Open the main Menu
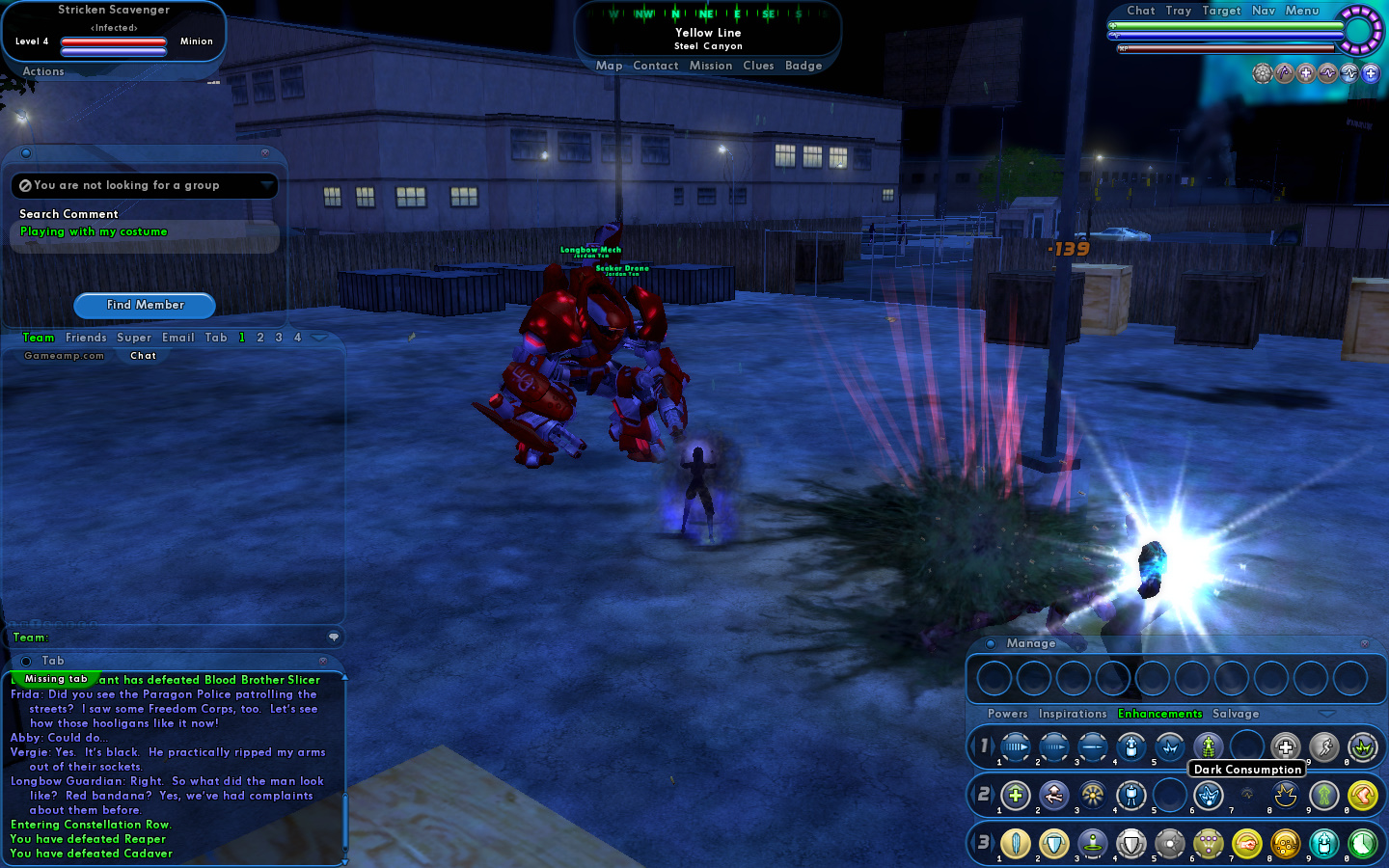This screenshot has height=868, width=1389. click(1302, 11)
